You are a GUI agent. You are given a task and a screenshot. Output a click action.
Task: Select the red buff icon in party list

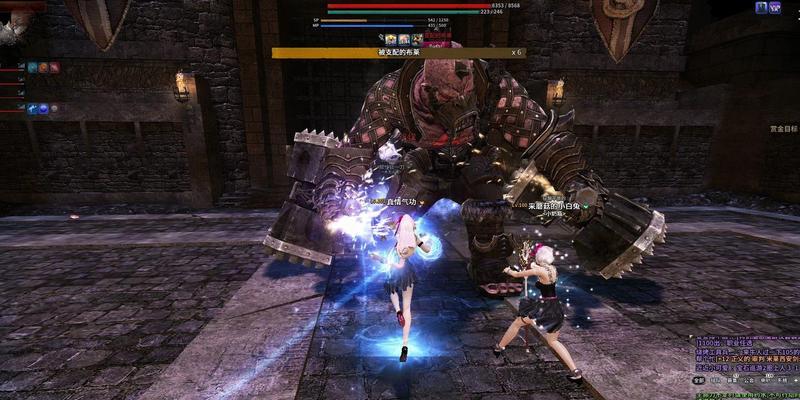point(54,67)
